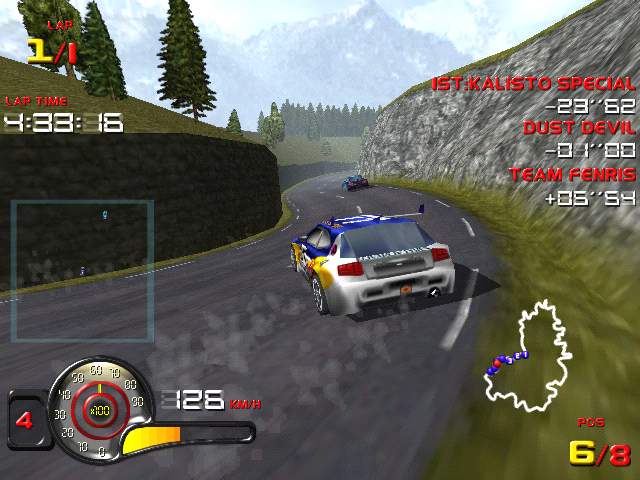This screenshot has height=480, width=640.
Task: Click the white track outline minimap
Action: tap(528, 357)
